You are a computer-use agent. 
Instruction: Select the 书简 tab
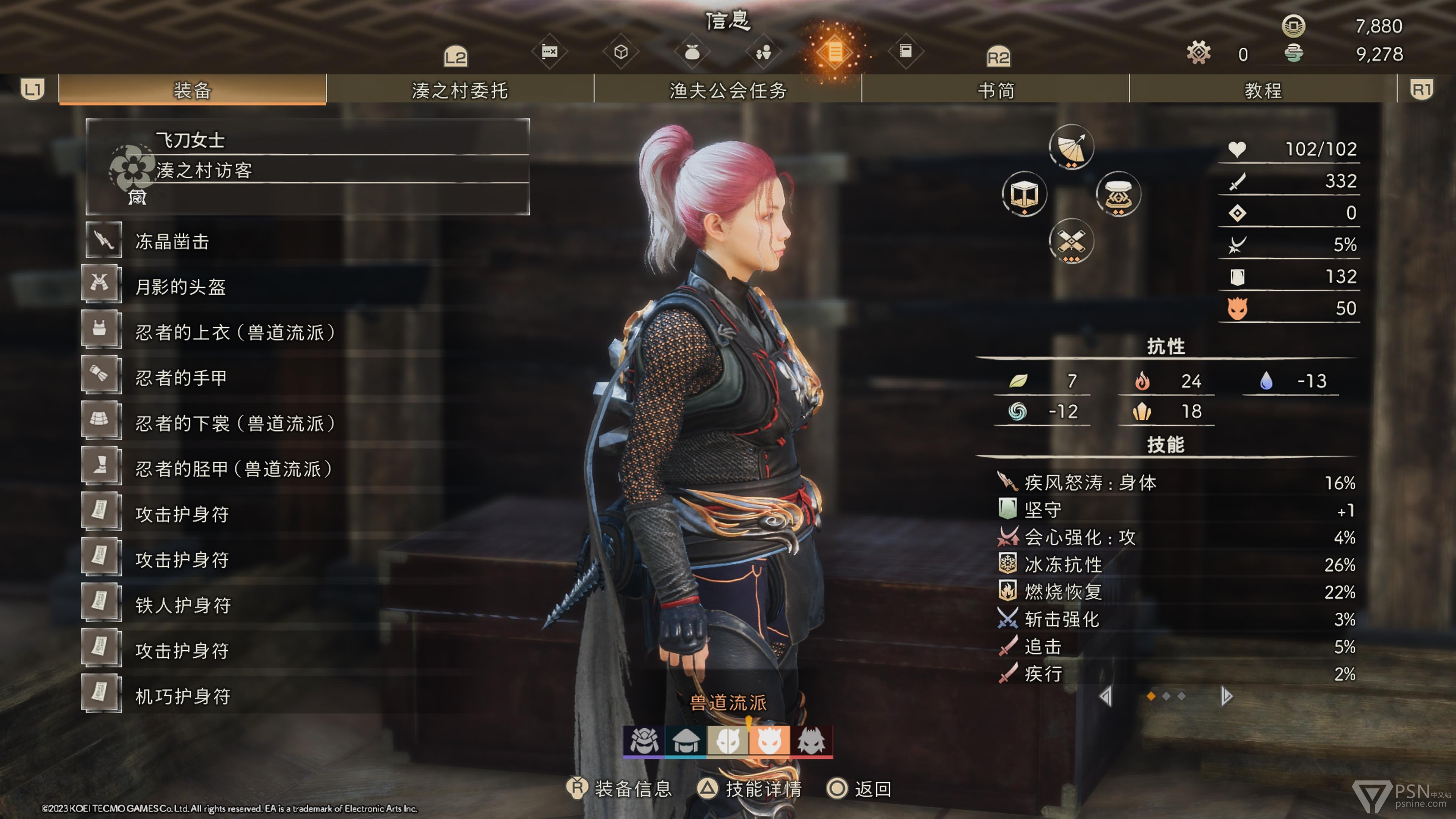click(x=995, y=91)
